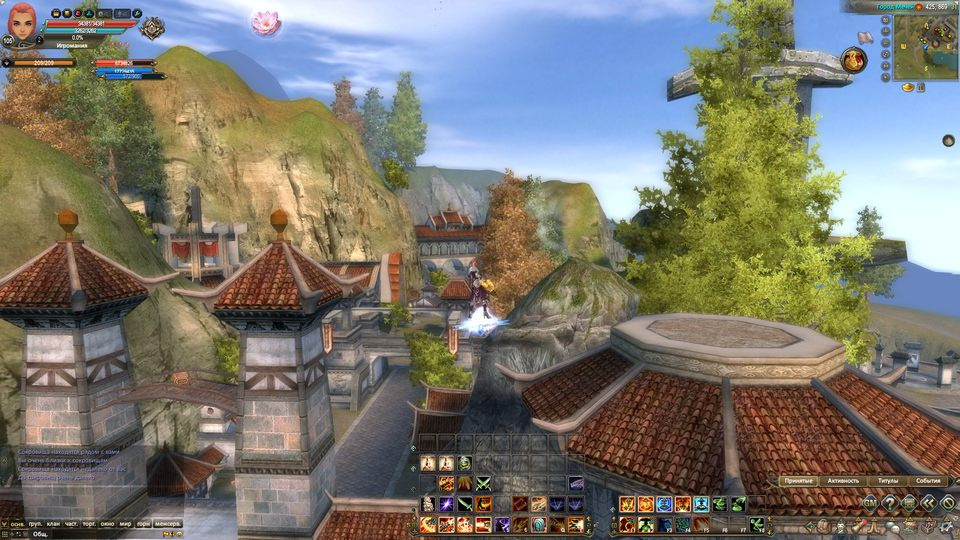Open the minimap of Город Мечей
960x540 pixels.
pos(925,48)
